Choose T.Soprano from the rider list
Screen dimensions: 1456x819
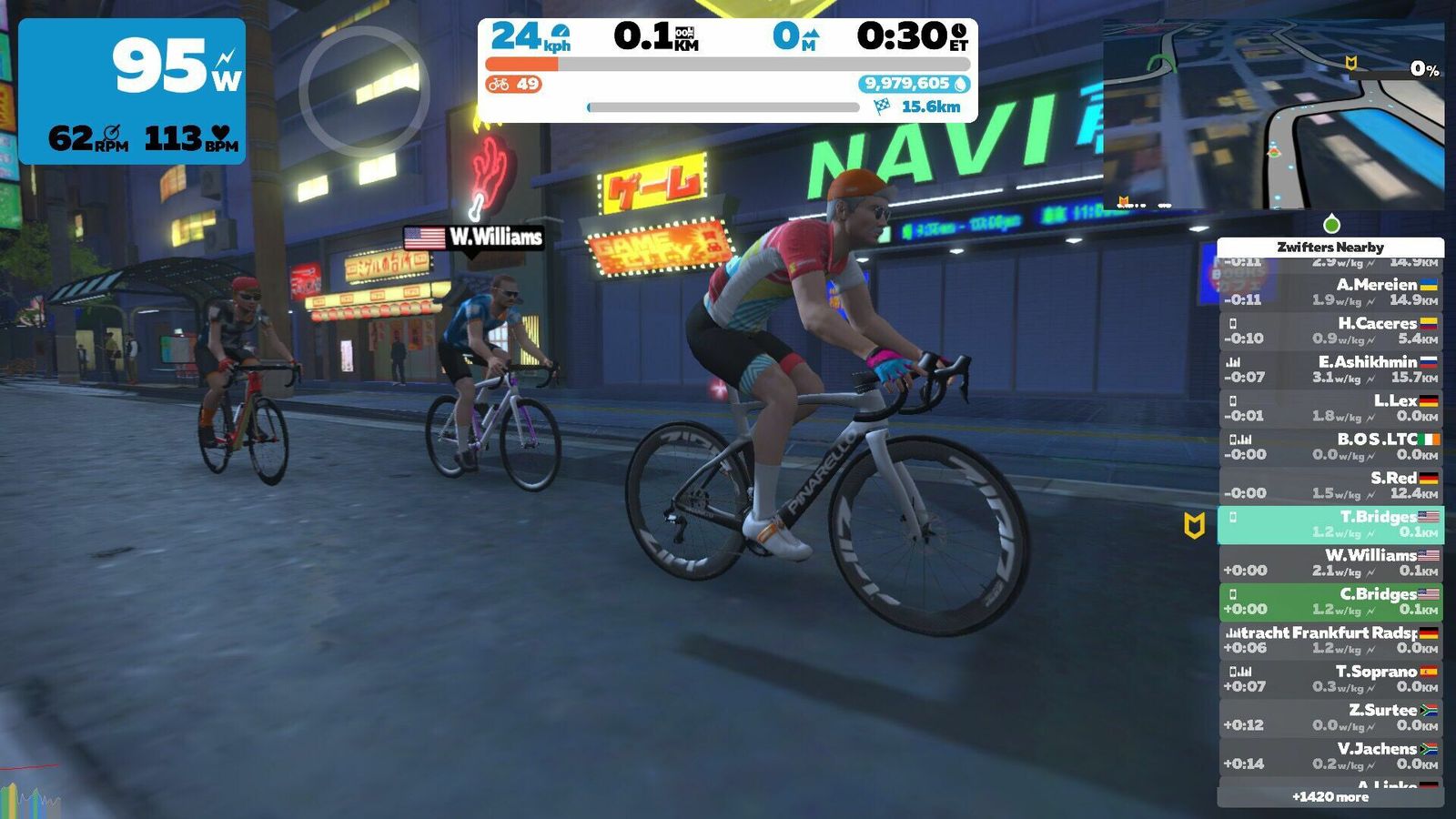[1330, 679]
